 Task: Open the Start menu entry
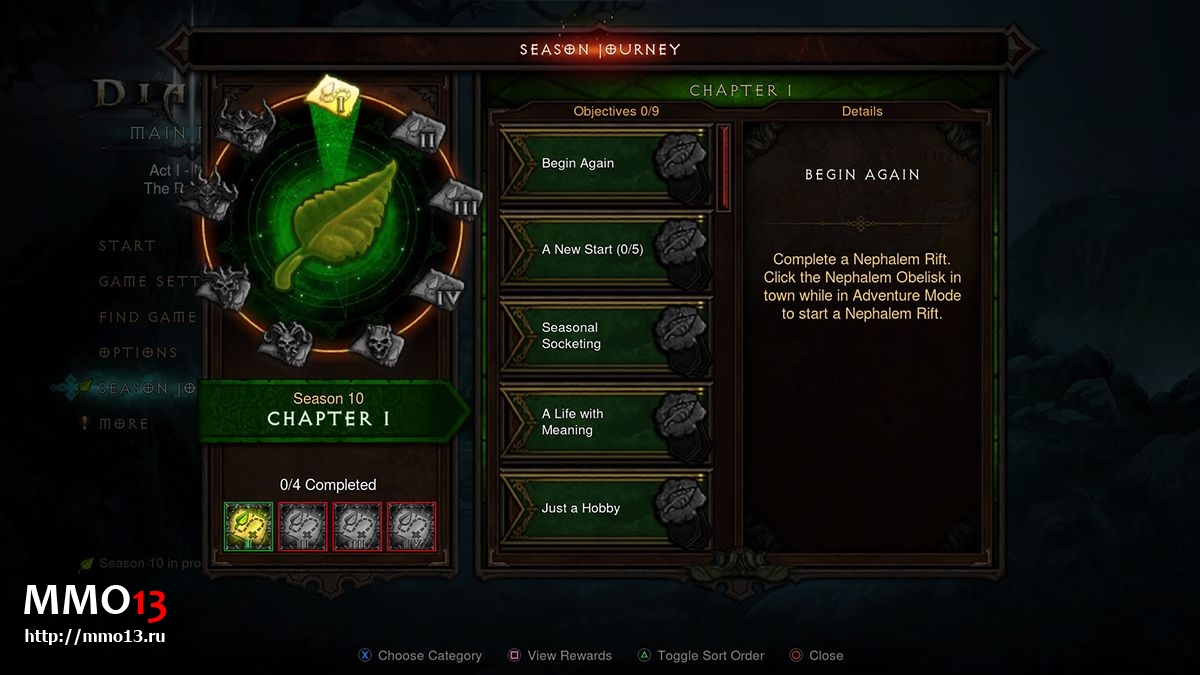tap(127, 246)
